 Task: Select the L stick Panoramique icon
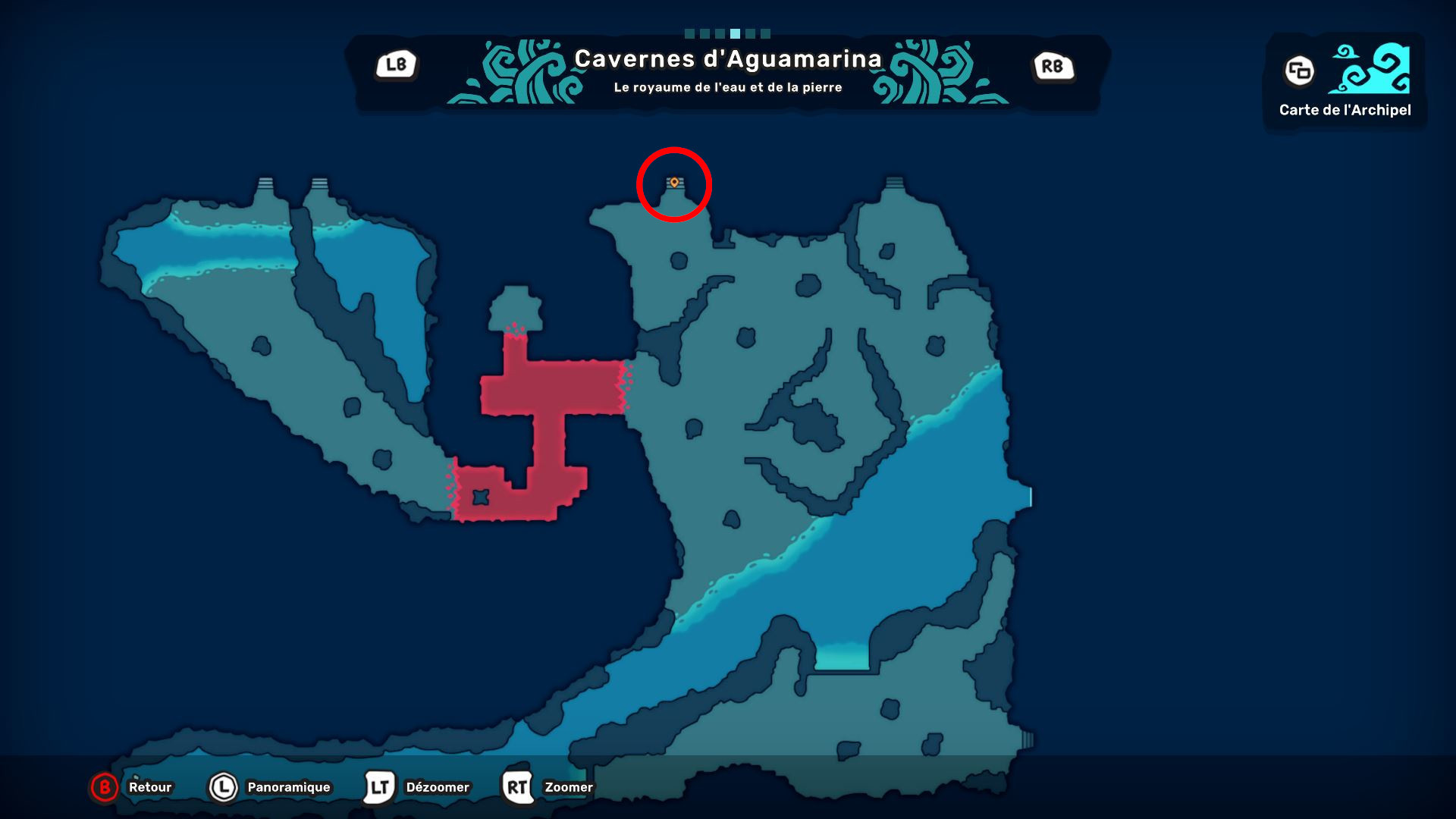224,787
